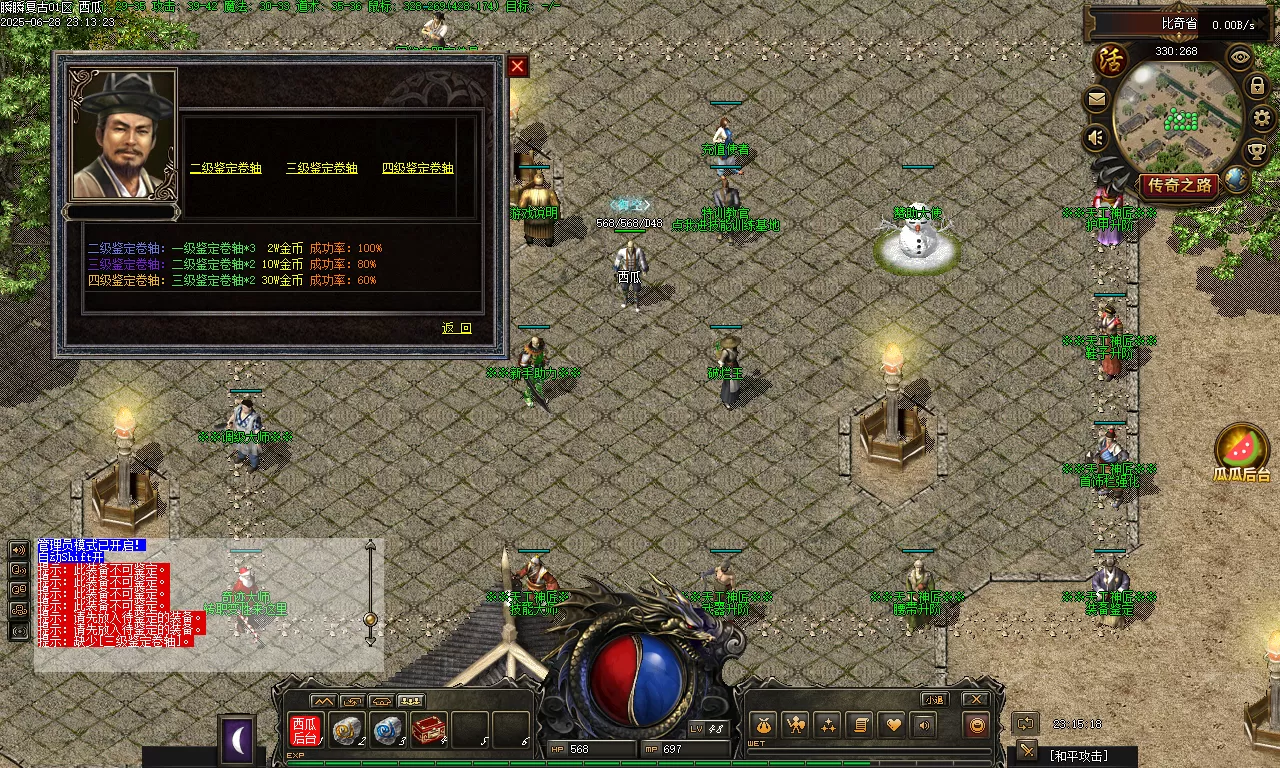The image size is (1280, 768).
Task: Toggle the speaker icon beside the minimap
Action: point(1097,137)
